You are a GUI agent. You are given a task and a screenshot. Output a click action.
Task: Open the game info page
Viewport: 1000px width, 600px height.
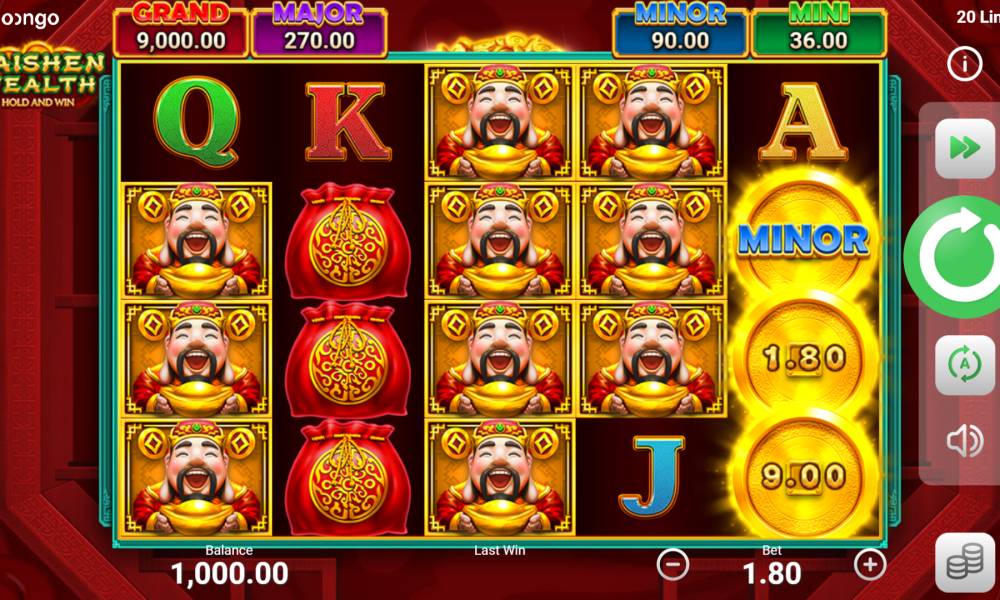964,64
